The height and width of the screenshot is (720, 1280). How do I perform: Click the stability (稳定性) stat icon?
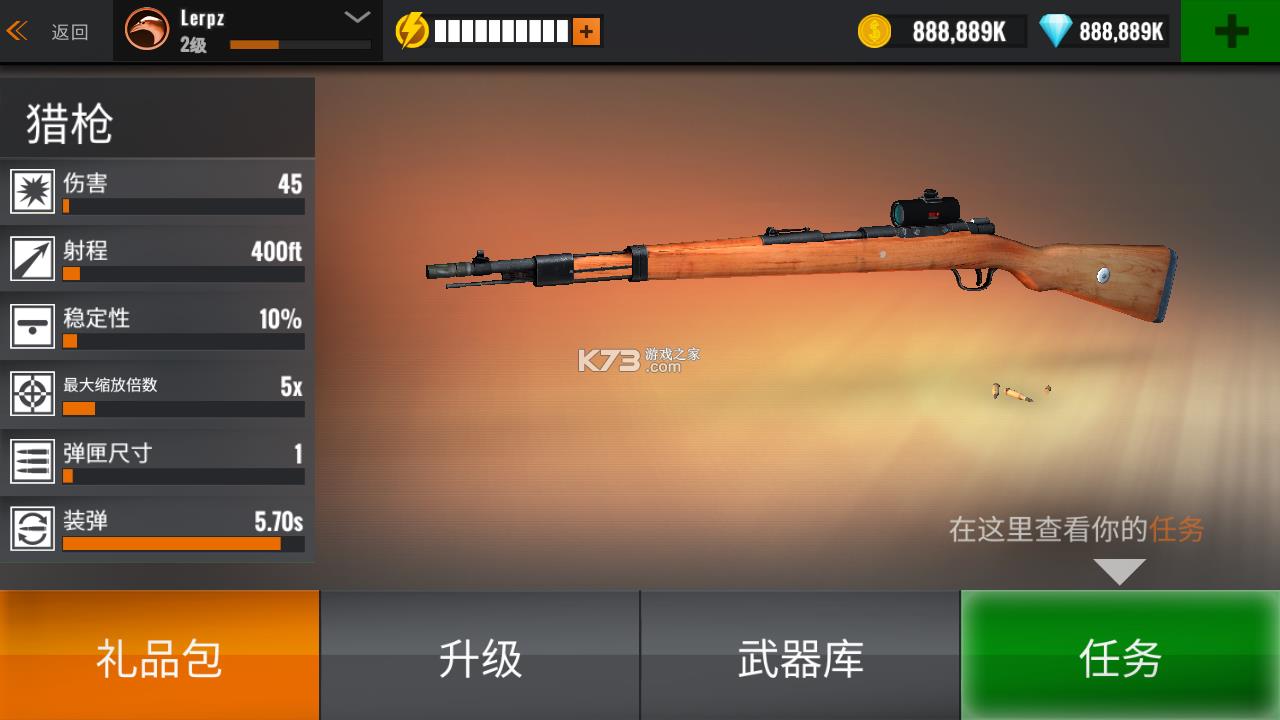pyautogui.click(x=33, y=326)
